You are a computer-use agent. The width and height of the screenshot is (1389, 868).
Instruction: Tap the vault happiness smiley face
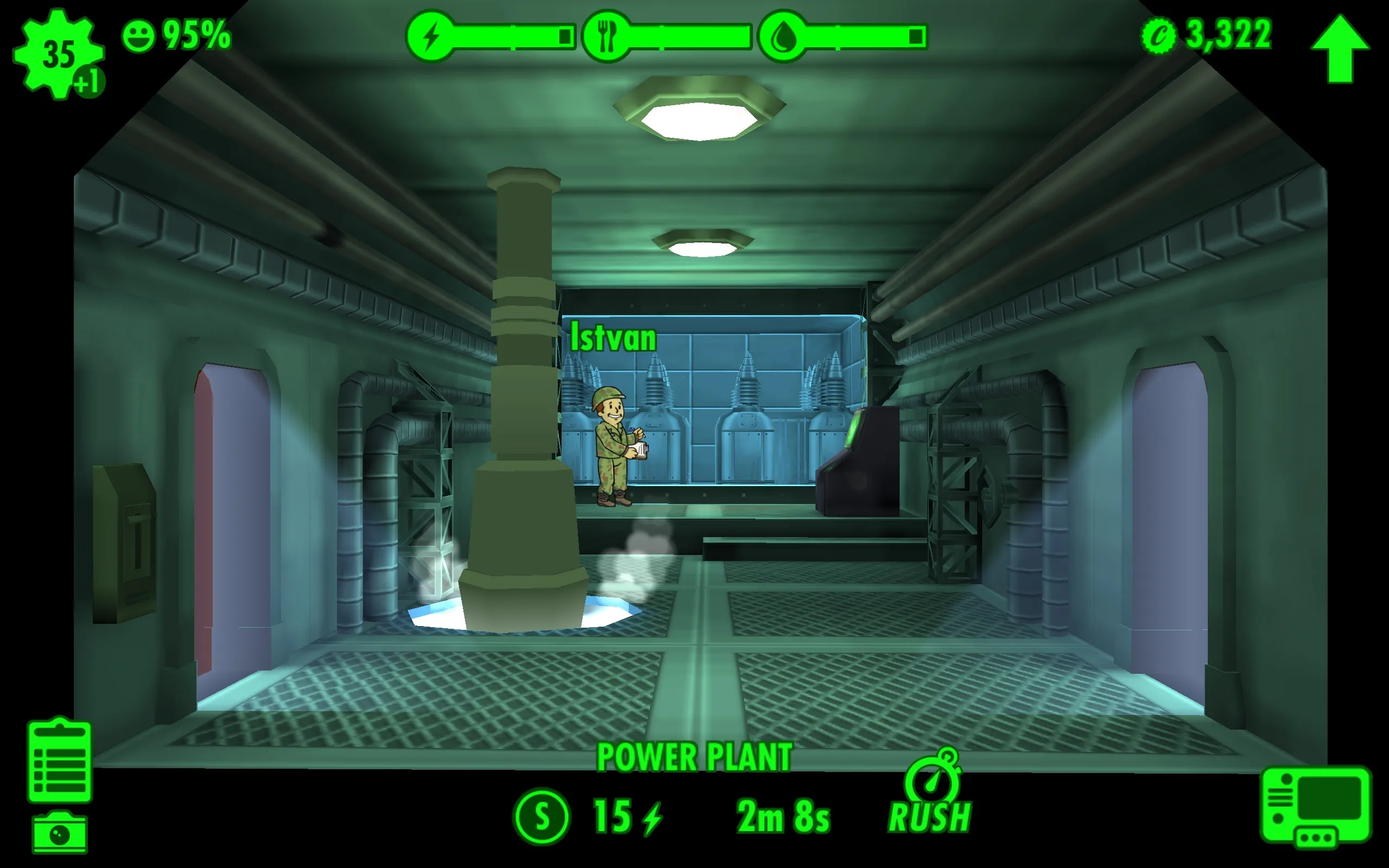tap(138, 36)
